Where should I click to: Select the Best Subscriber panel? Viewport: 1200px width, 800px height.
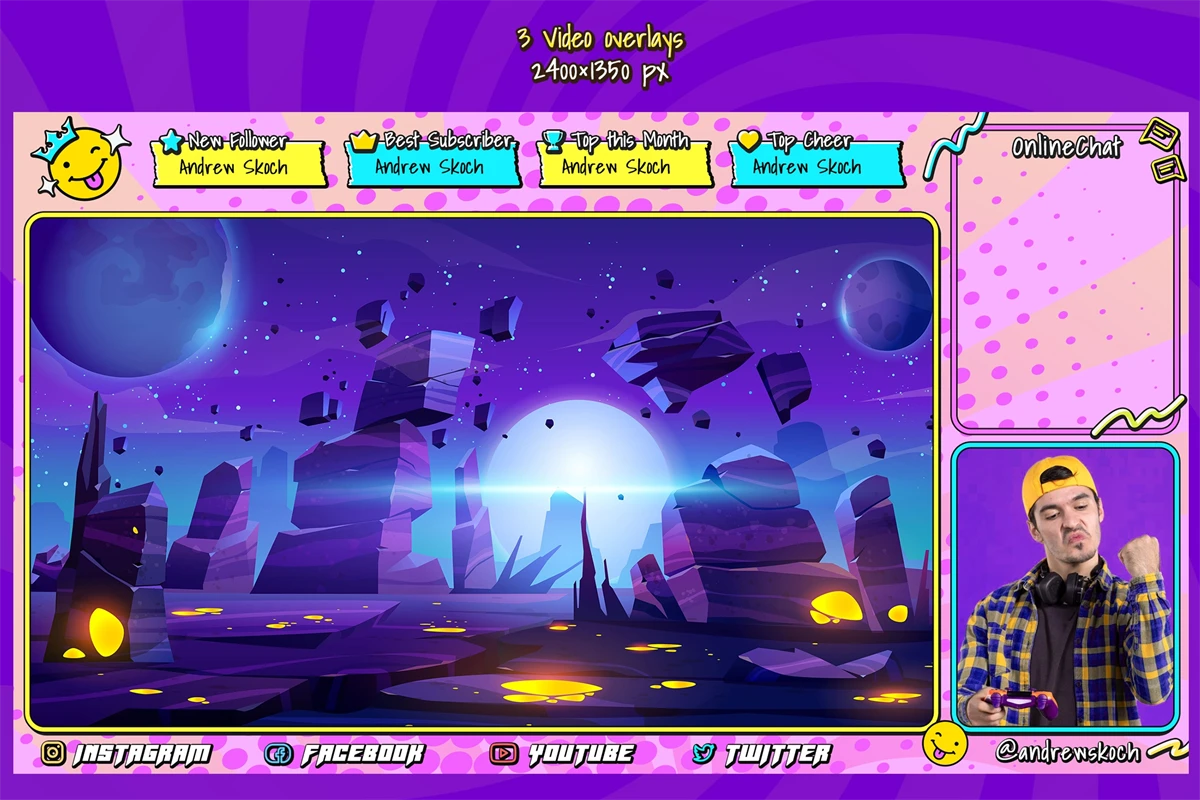coord(434,163)
